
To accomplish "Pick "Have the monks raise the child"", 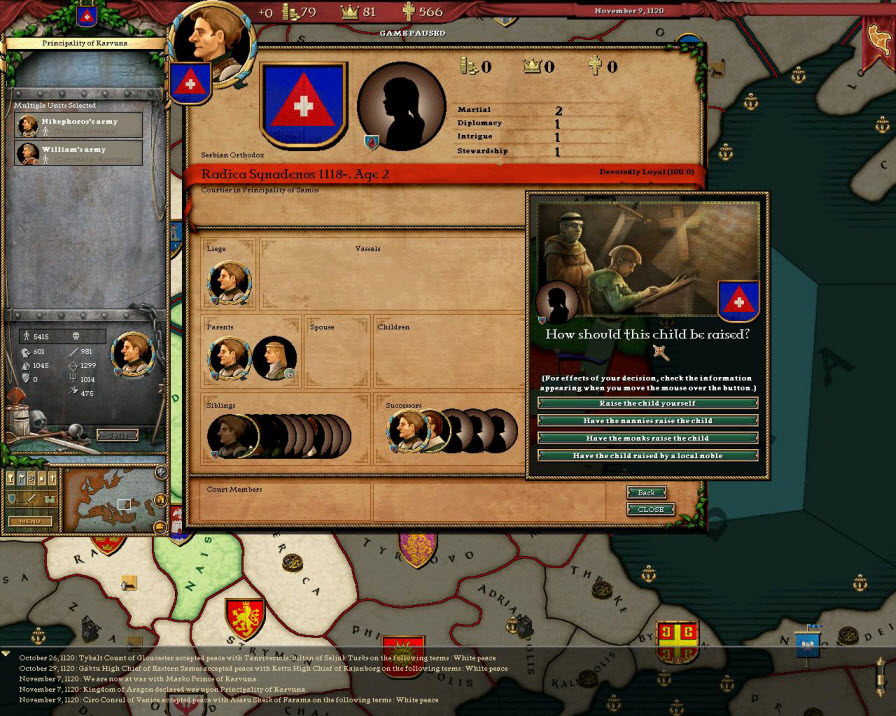I will 647,438.
